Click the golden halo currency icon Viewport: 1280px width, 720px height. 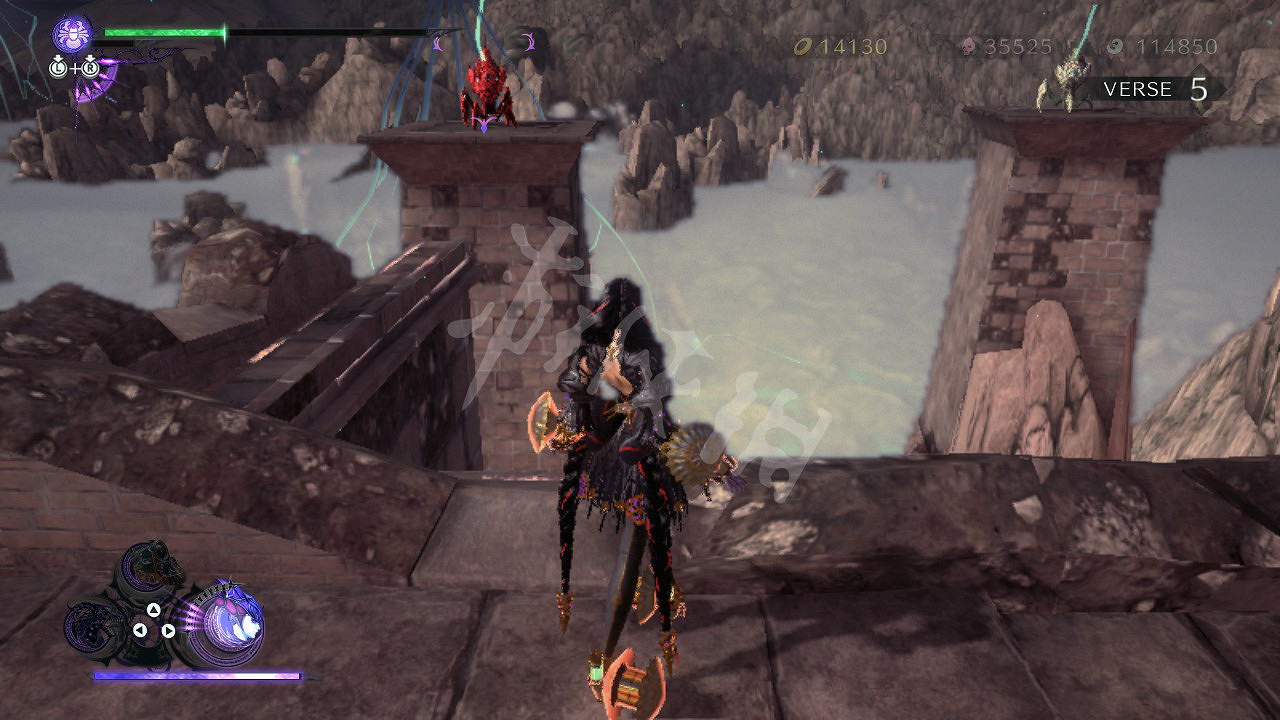[803, 46]
